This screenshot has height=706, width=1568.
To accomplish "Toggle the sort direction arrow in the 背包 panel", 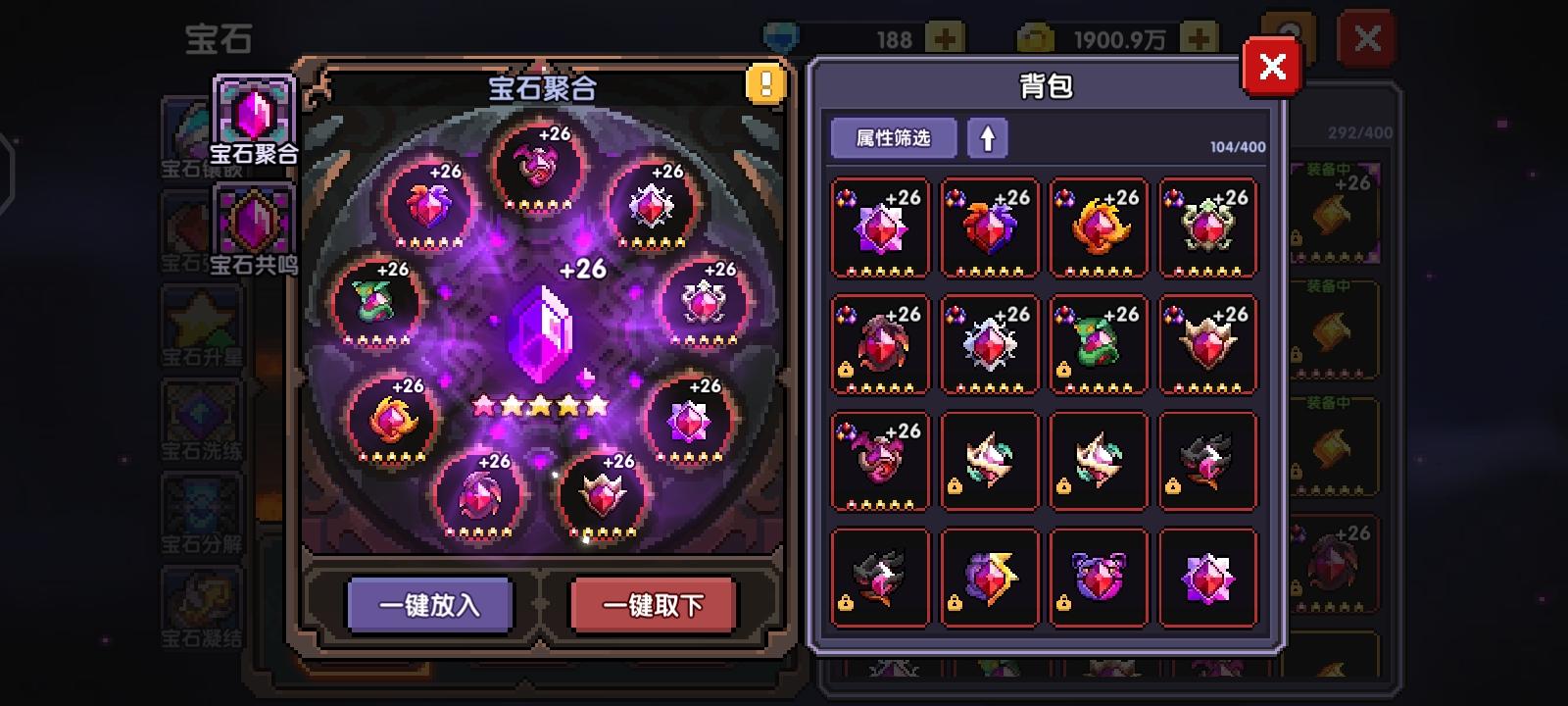I will point(989,137).
